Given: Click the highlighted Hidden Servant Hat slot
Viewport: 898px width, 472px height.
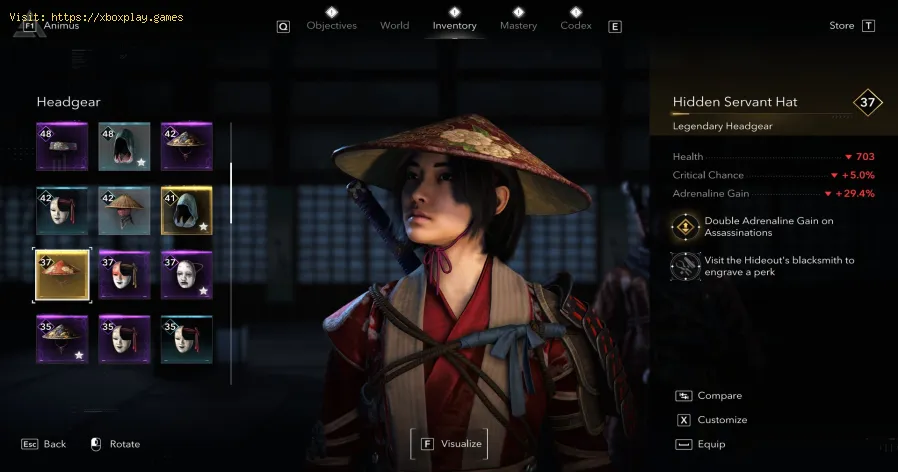Looking at the screenshot, I should point(62,274).
